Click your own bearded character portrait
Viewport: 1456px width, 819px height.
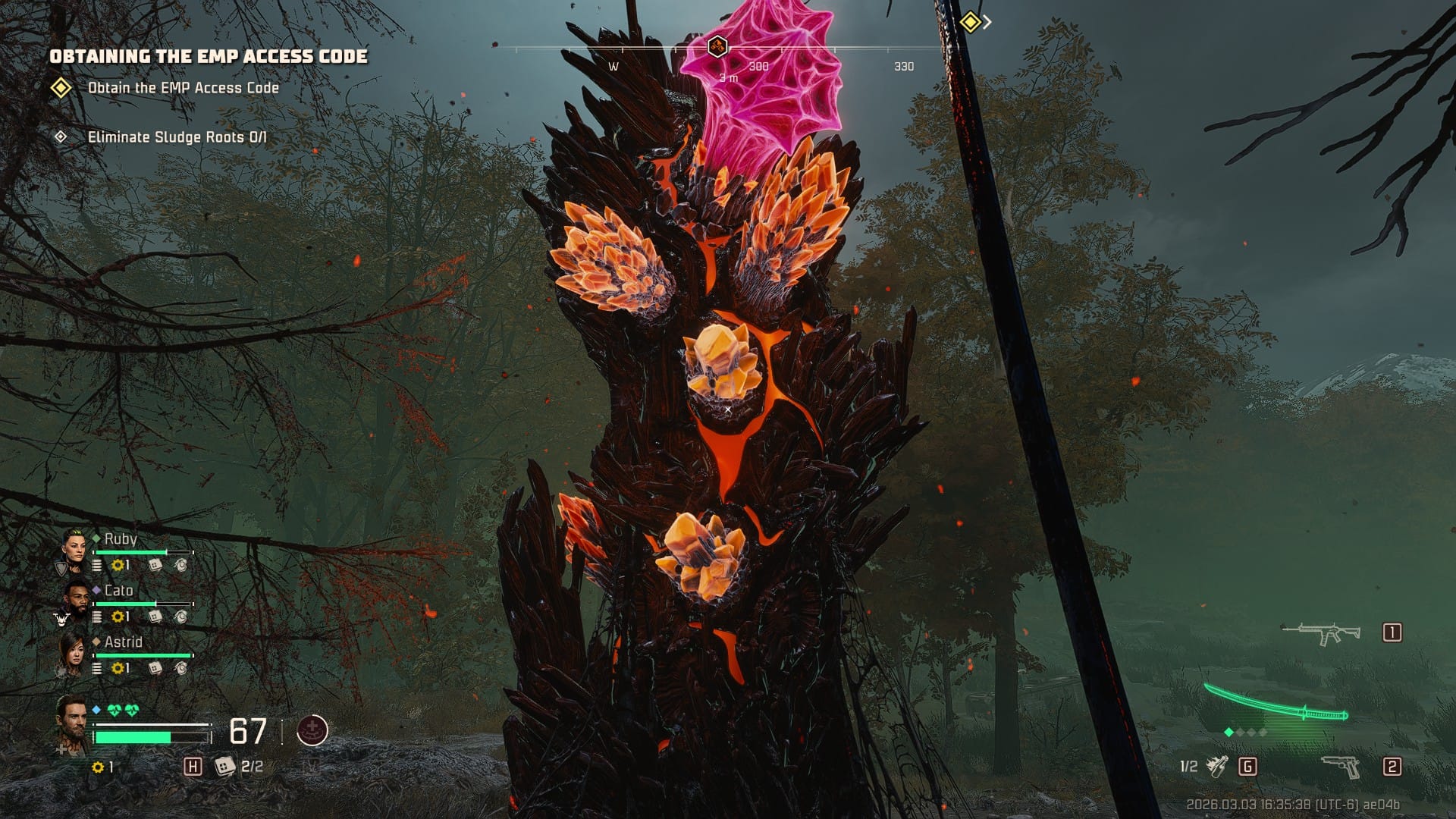73,722
